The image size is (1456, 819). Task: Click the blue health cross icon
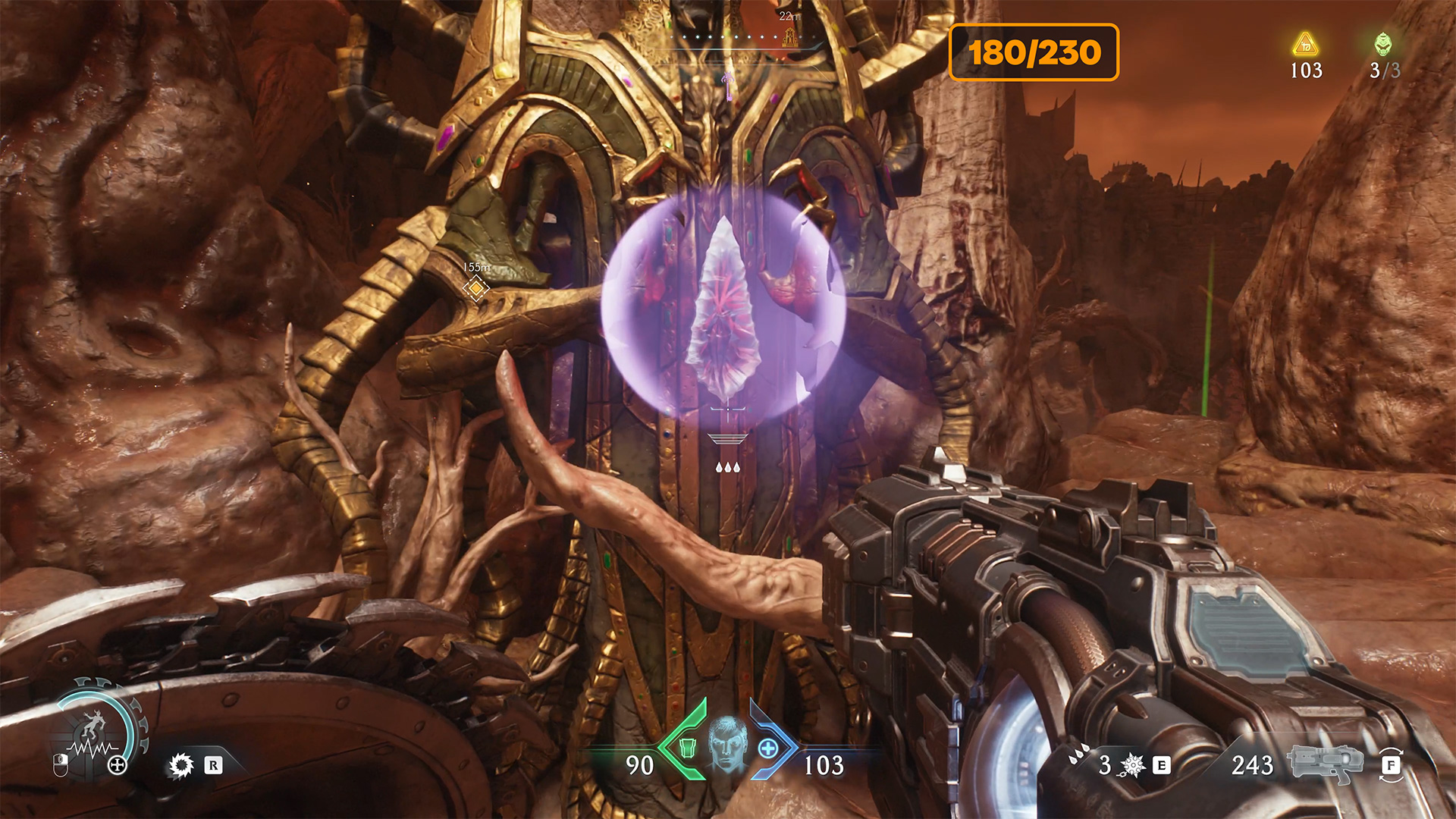click(x=768, y=748)
